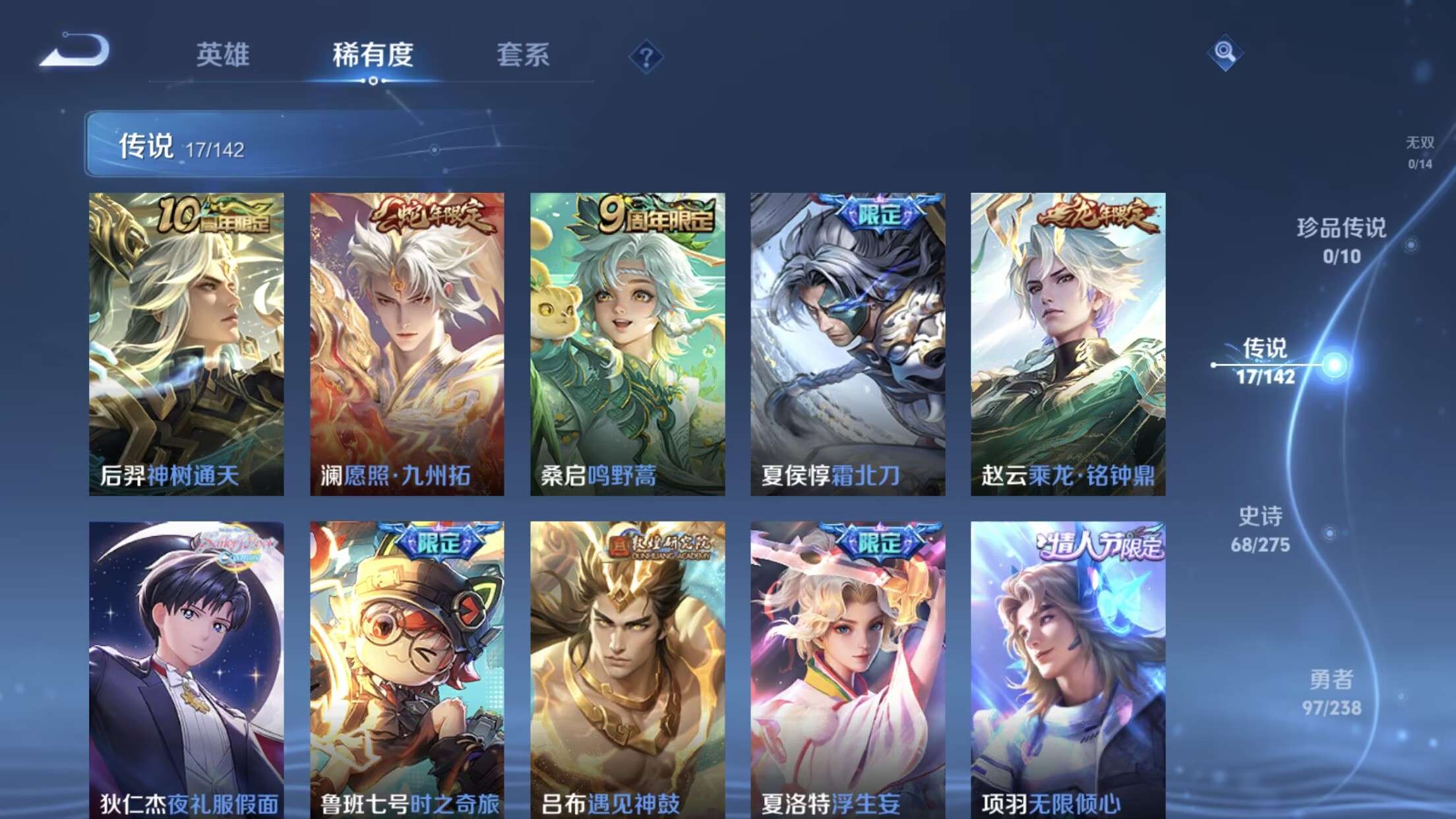Click the dot indicator under 稀有度 tab
This screenshot has height=819, width=1456.
(x=373, y=82)
